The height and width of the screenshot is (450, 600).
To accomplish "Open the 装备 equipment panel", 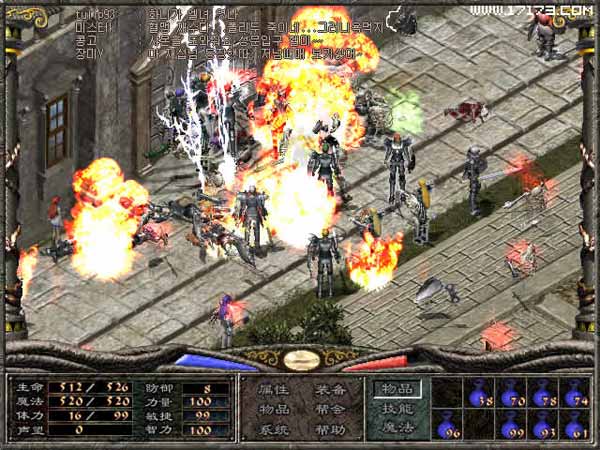I will coord(331,391).
